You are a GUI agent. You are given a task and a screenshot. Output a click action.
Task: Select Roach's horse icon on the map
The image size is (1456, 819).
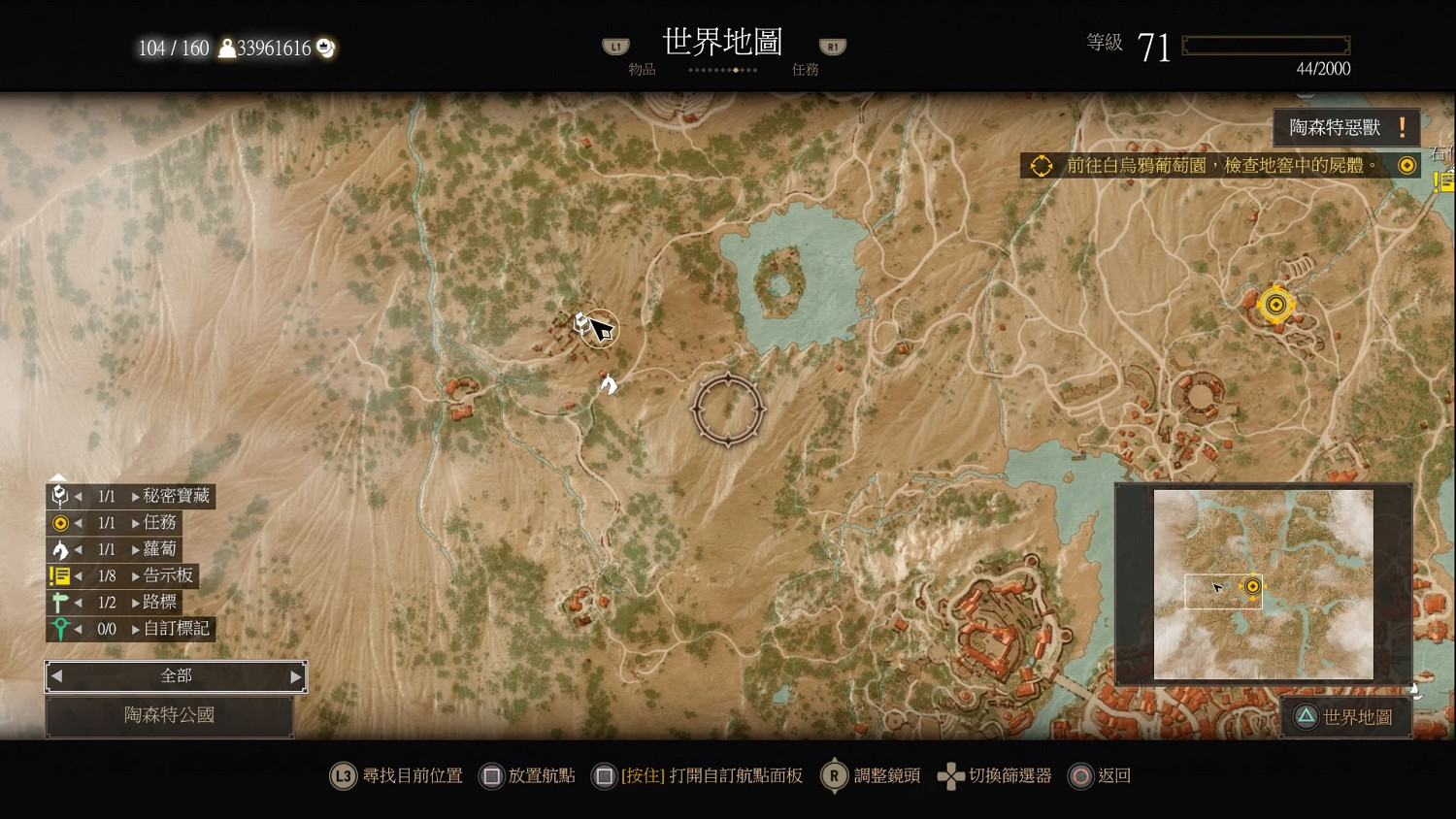[x=608, y=384]
